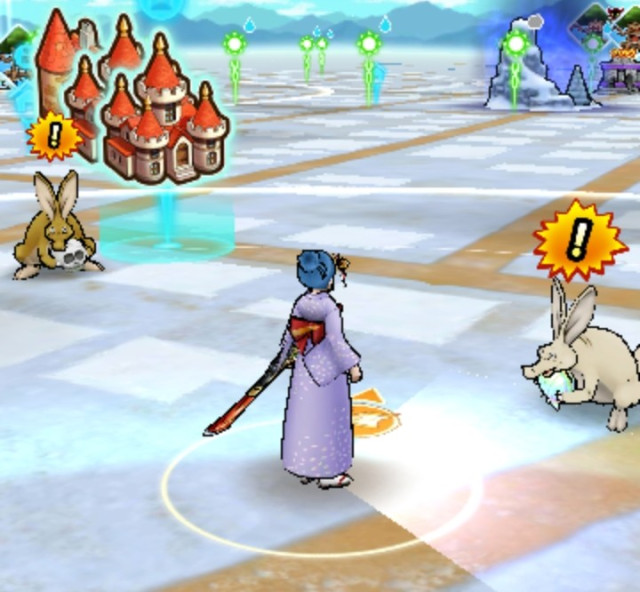Select the green spot marker on the snowy rock
The height and width of the screenshot is (592, 640).
point(516,46)
